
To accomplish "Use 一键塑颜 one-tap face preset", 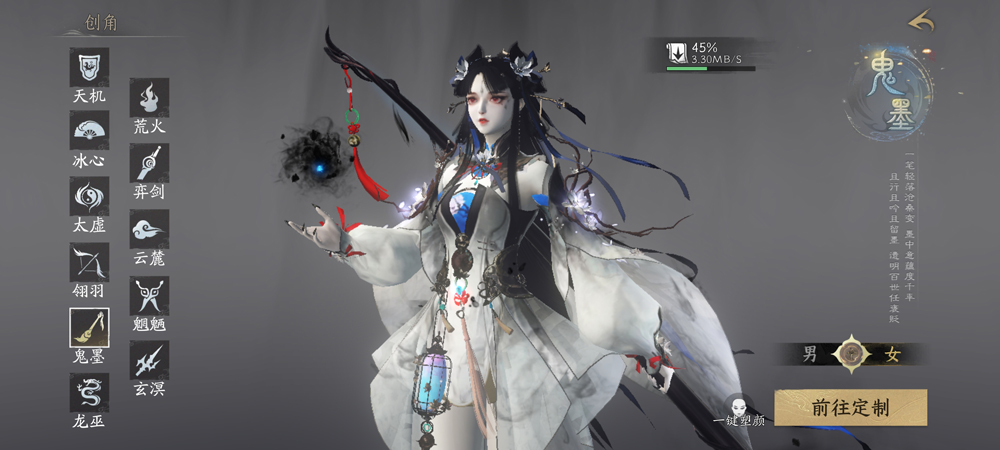I will click(x=739, y=410).
